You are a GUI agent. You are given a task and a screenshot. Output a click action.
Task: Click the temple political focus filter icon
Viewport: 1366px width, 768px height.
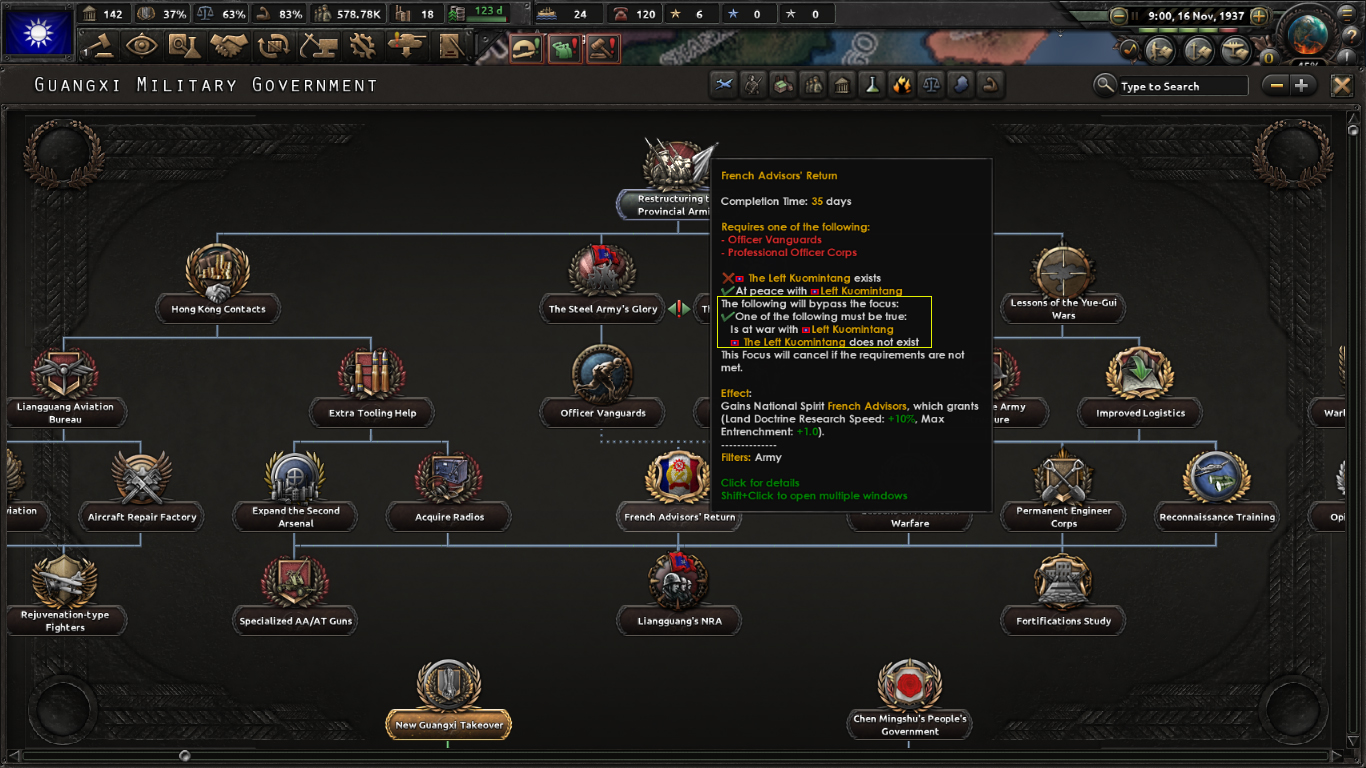842,85
